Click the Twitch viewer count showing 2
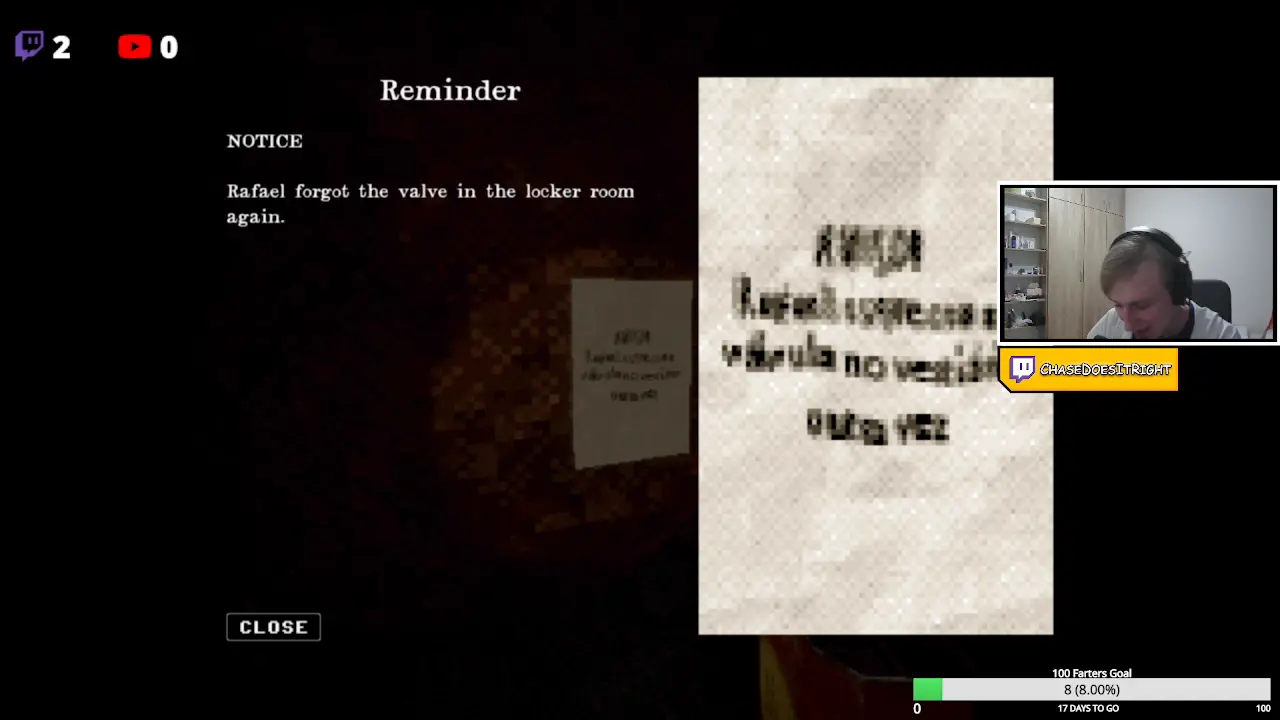 pyautogui.click(x=62, y=47)
